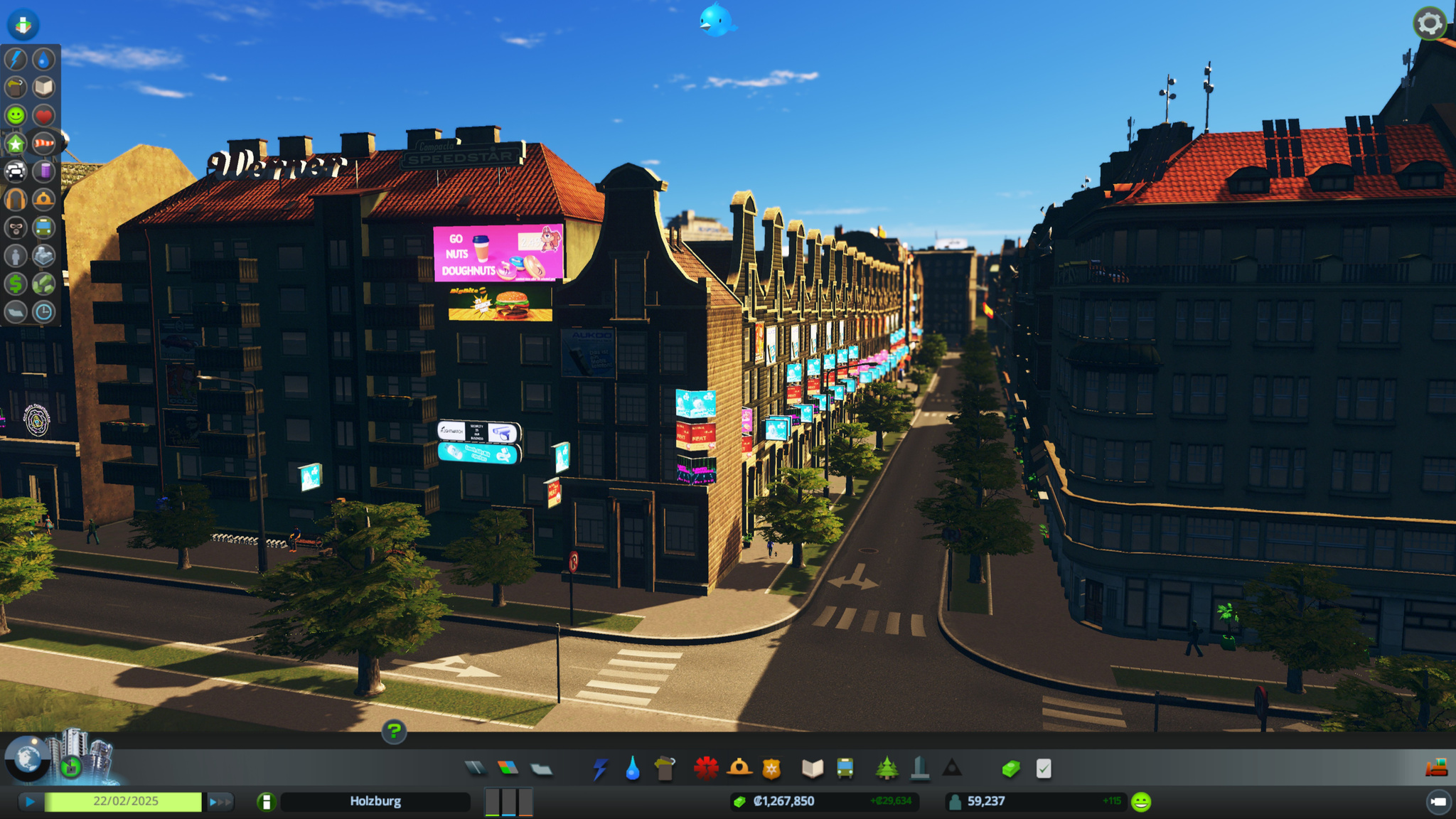Select the green smiley happiness info view

[16, 115]
